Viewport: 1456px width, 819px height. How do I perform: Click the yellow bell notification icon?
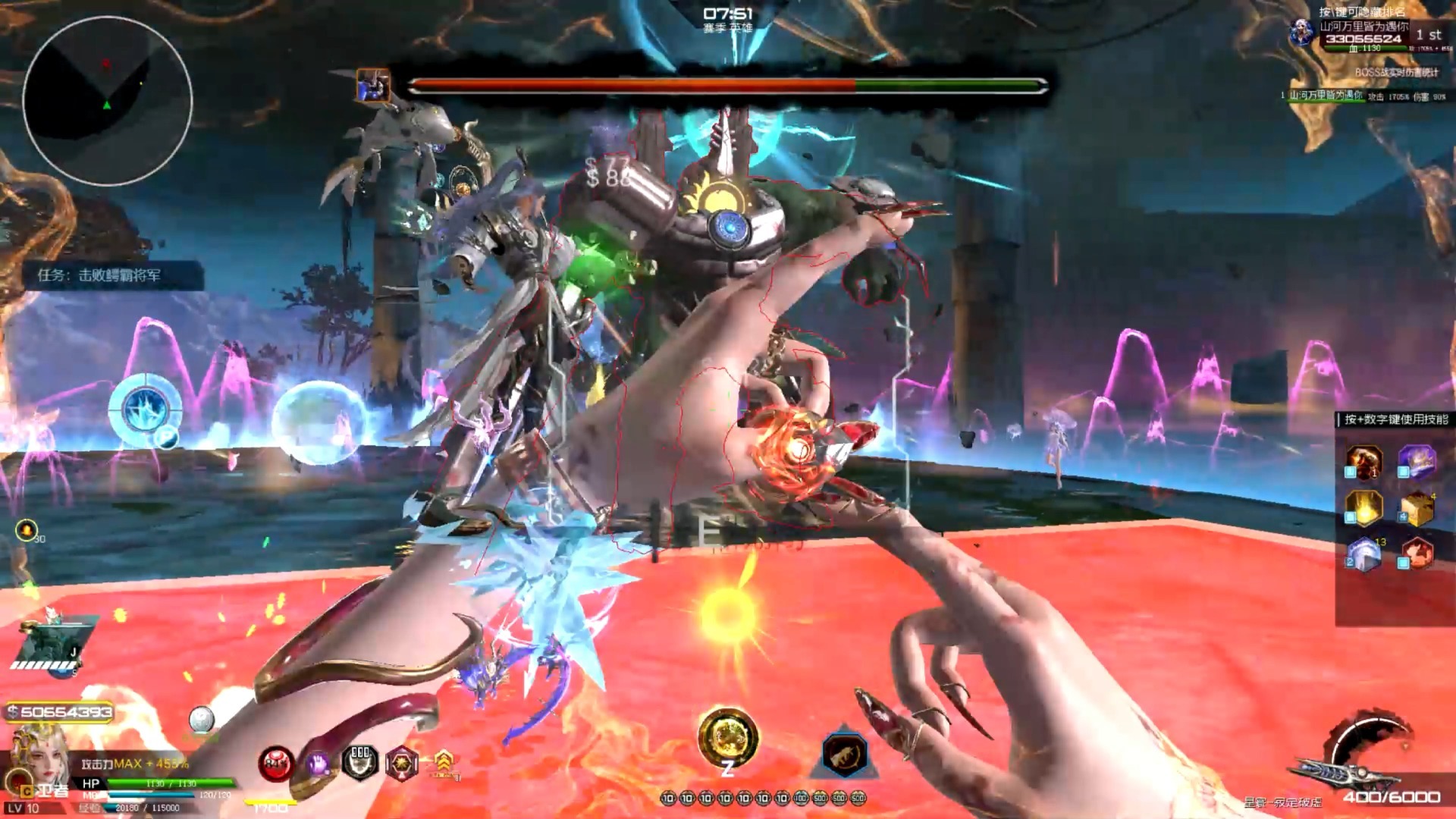click(26, 530)
